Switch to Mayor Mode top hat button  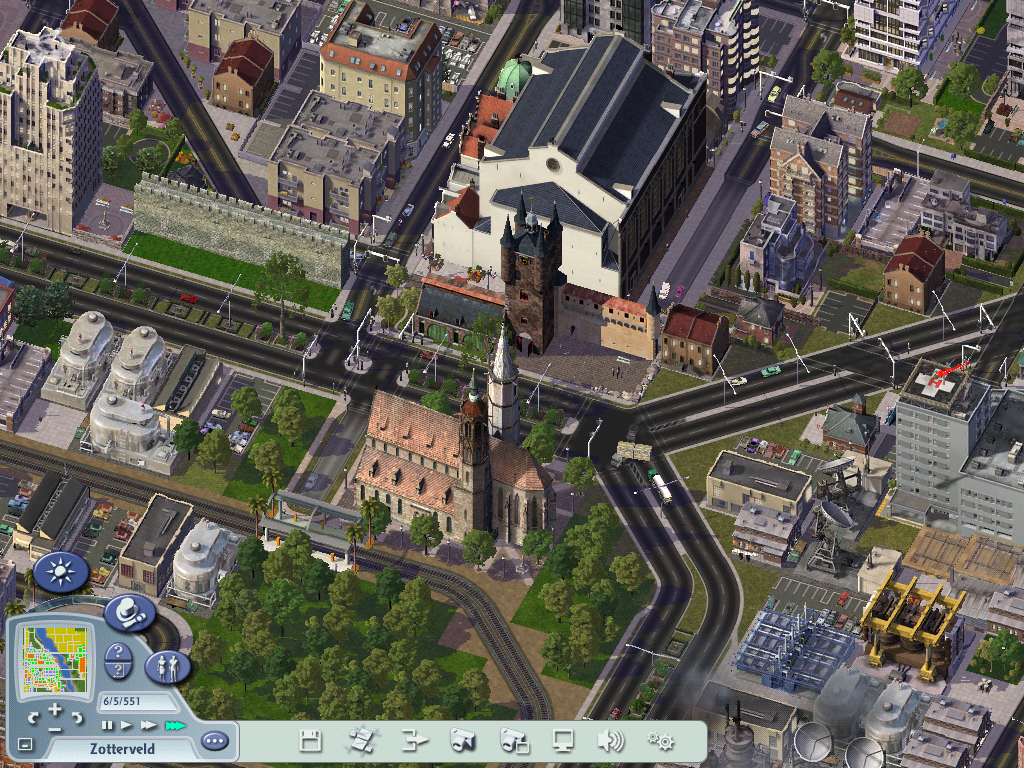tap(128, 611)
